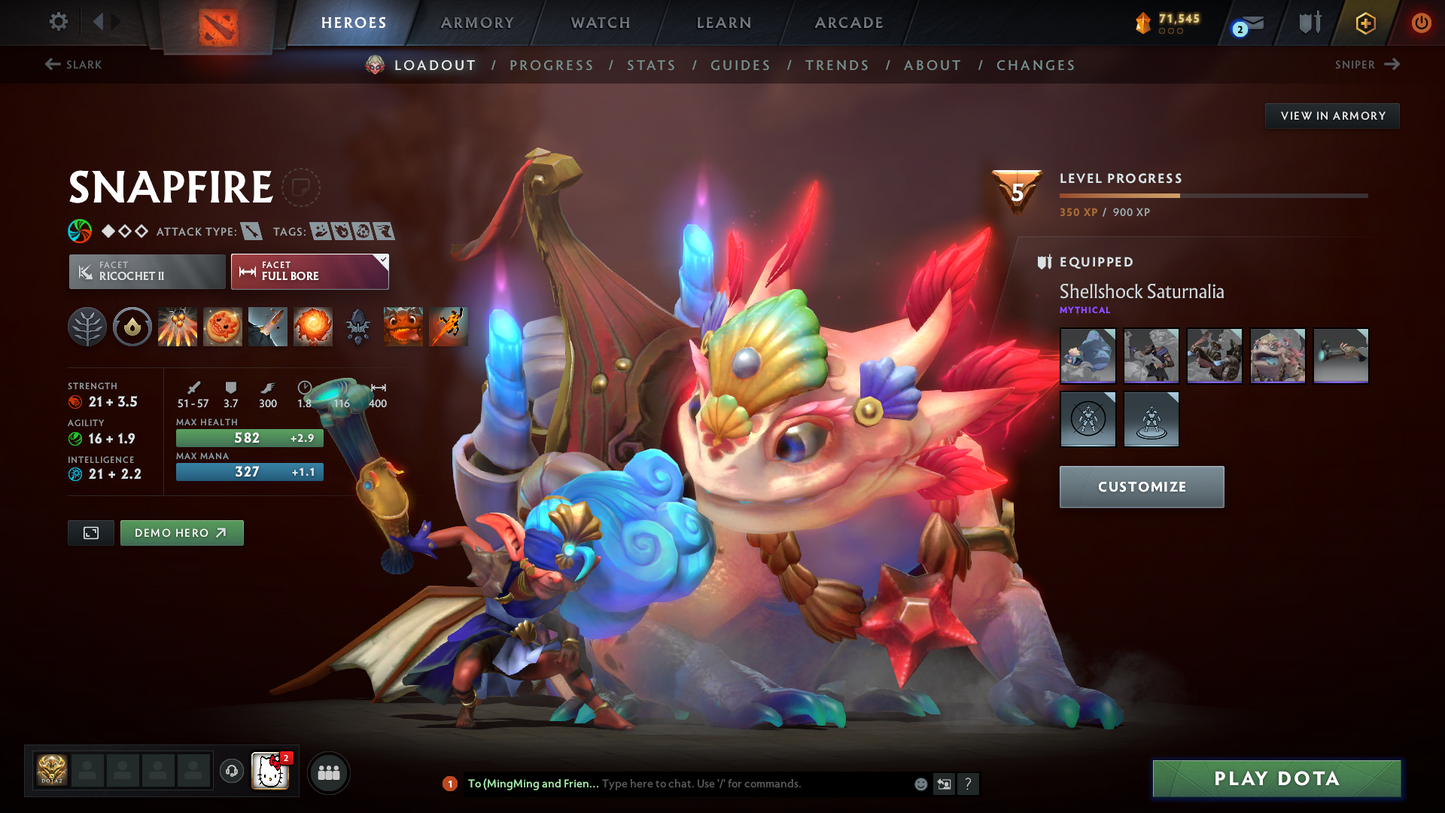This screenshot has height=813, width=1445.
Task: Open the Snapfire innate ability icon
Action: pos(132,326)
